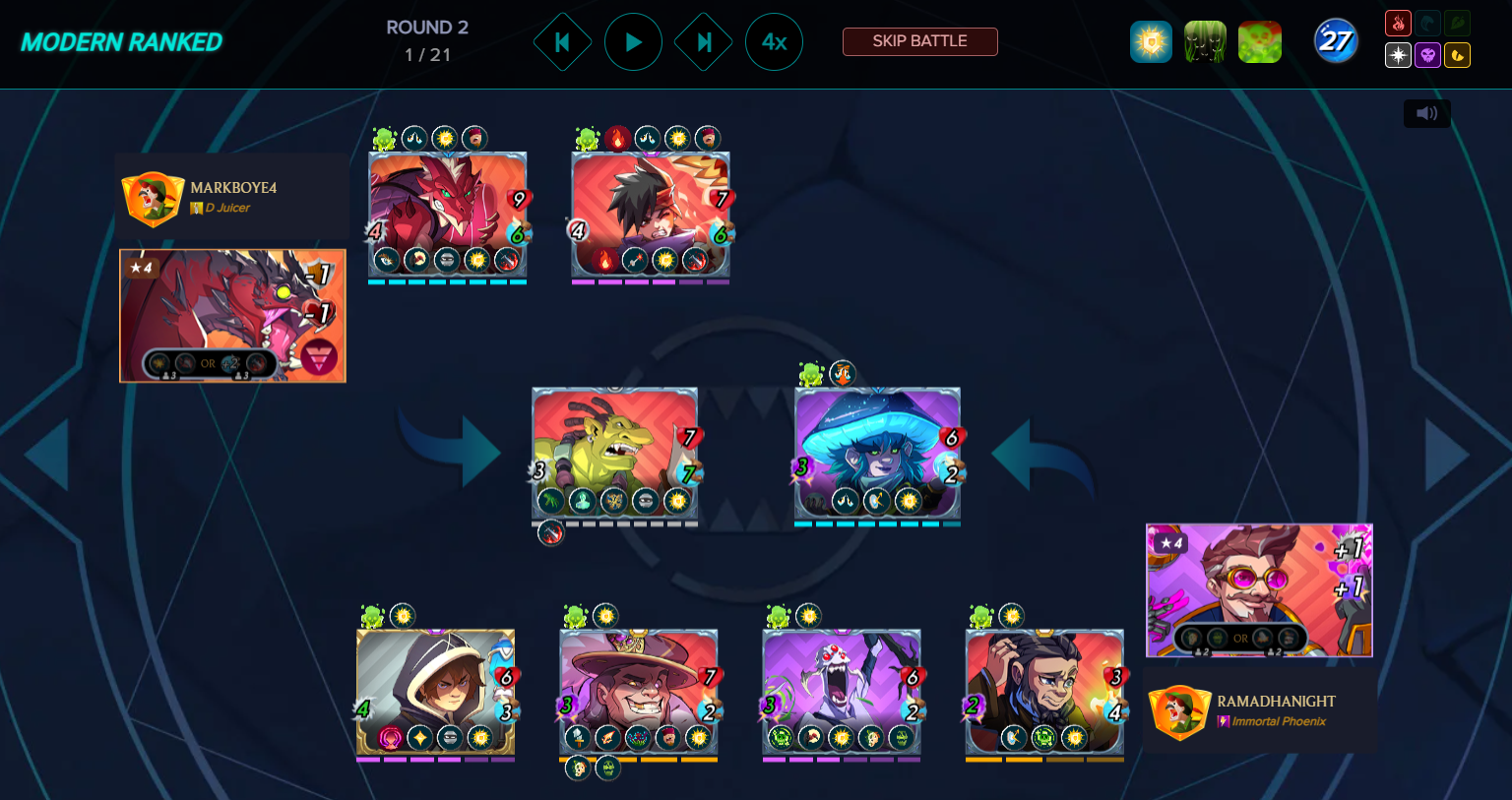The image size is (1512, 800).
Task: Mute the battle sound
Action: point(1426,113)
